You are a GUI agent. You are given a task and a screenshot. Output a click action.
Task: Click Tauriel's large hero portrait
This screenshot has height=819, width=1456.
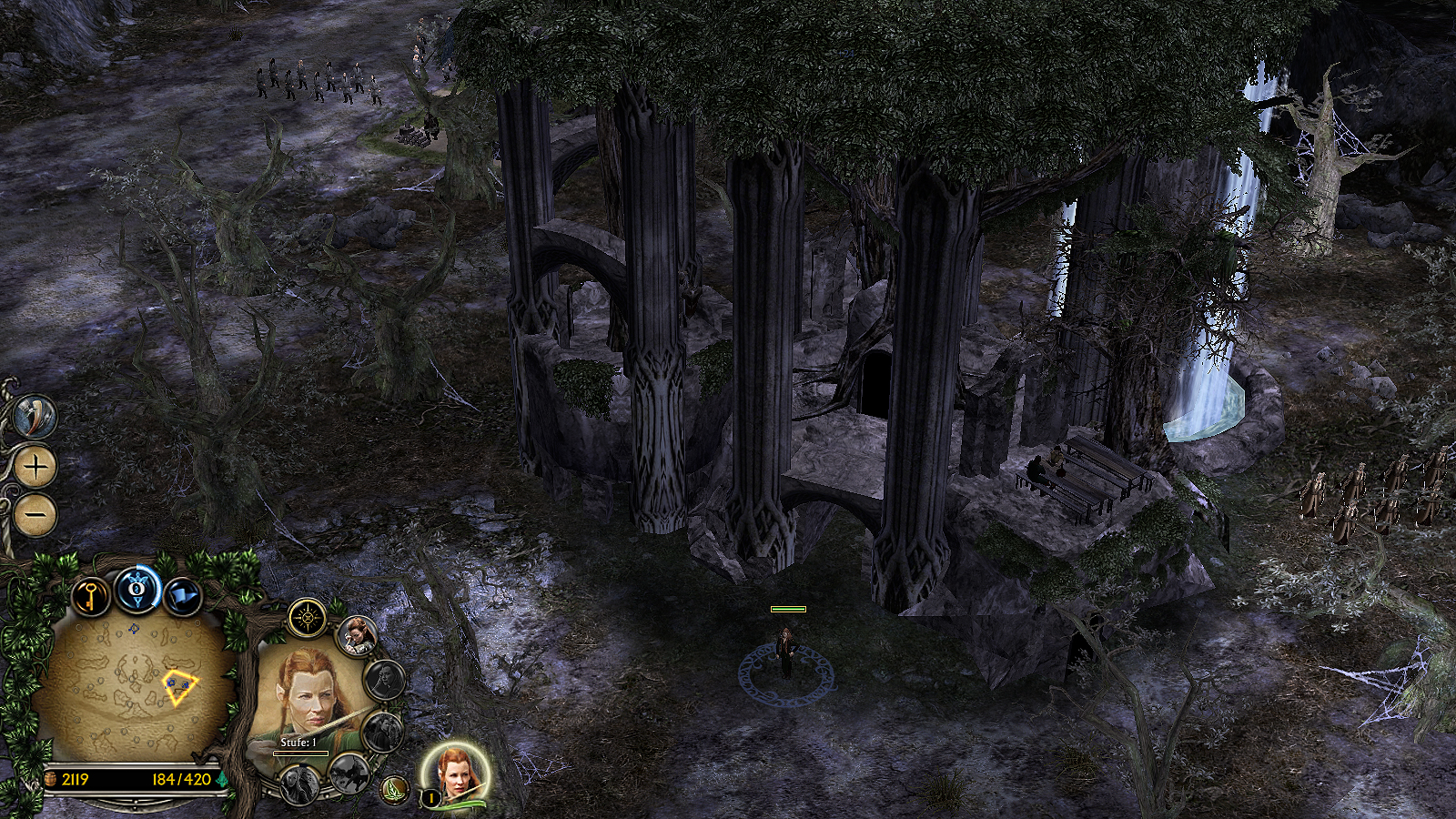pos(305,701)
